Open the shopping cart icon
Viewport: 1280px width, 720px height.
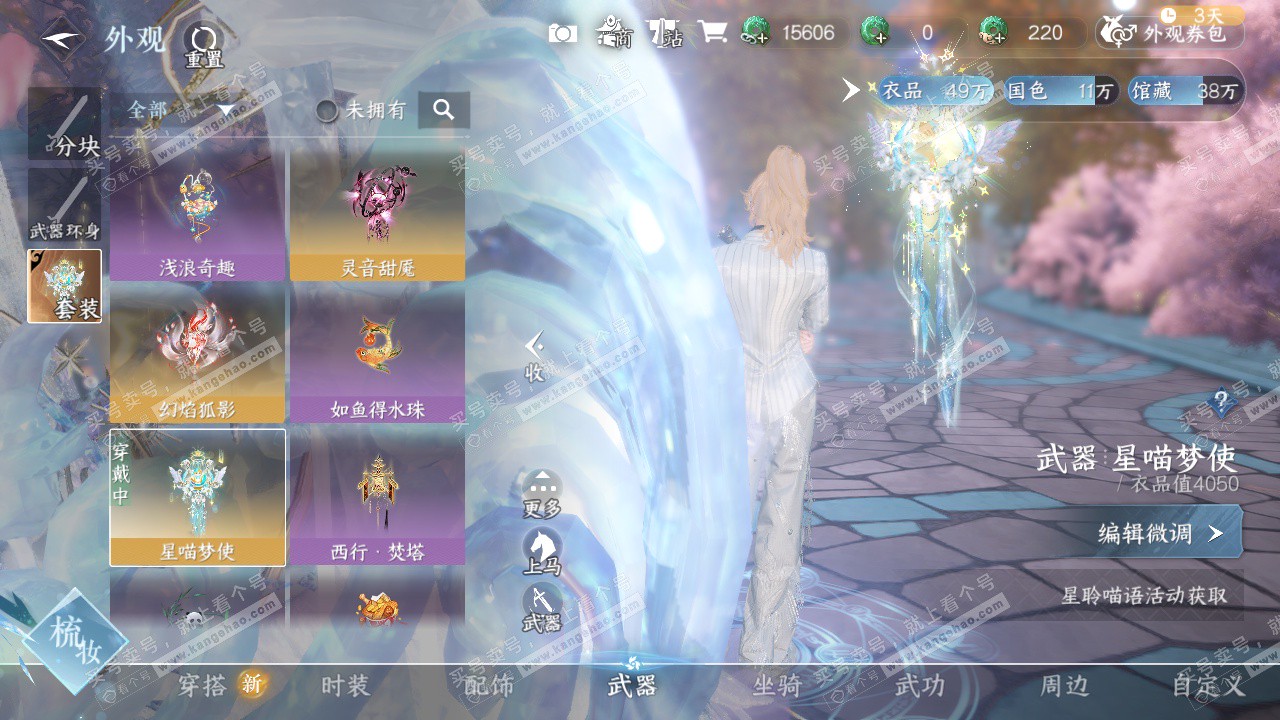712,33
